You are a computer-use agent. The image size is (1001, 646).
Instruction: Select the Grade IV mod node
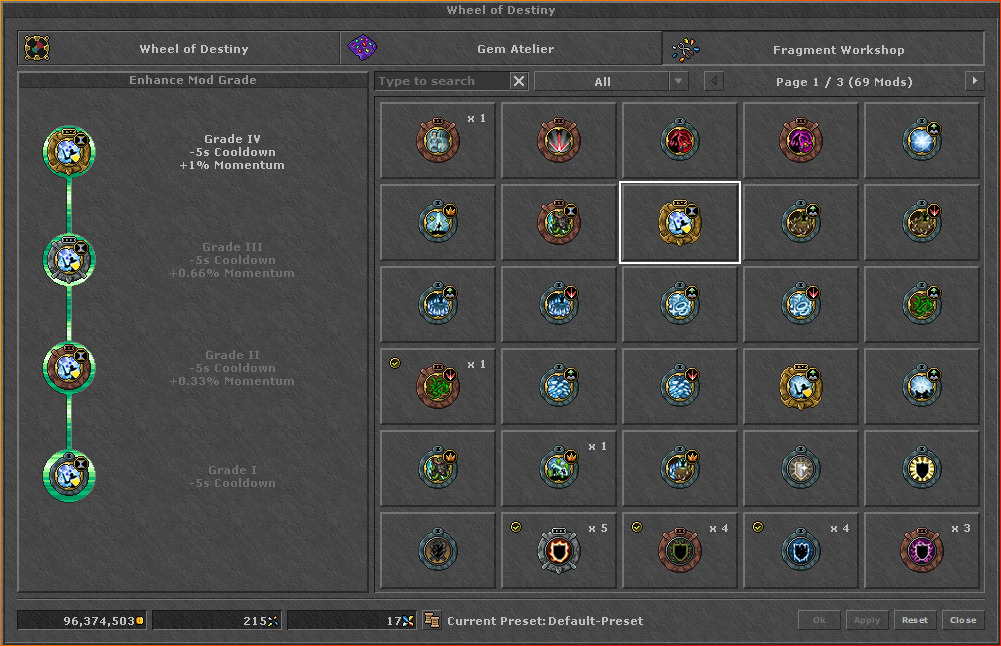[69, 152]
